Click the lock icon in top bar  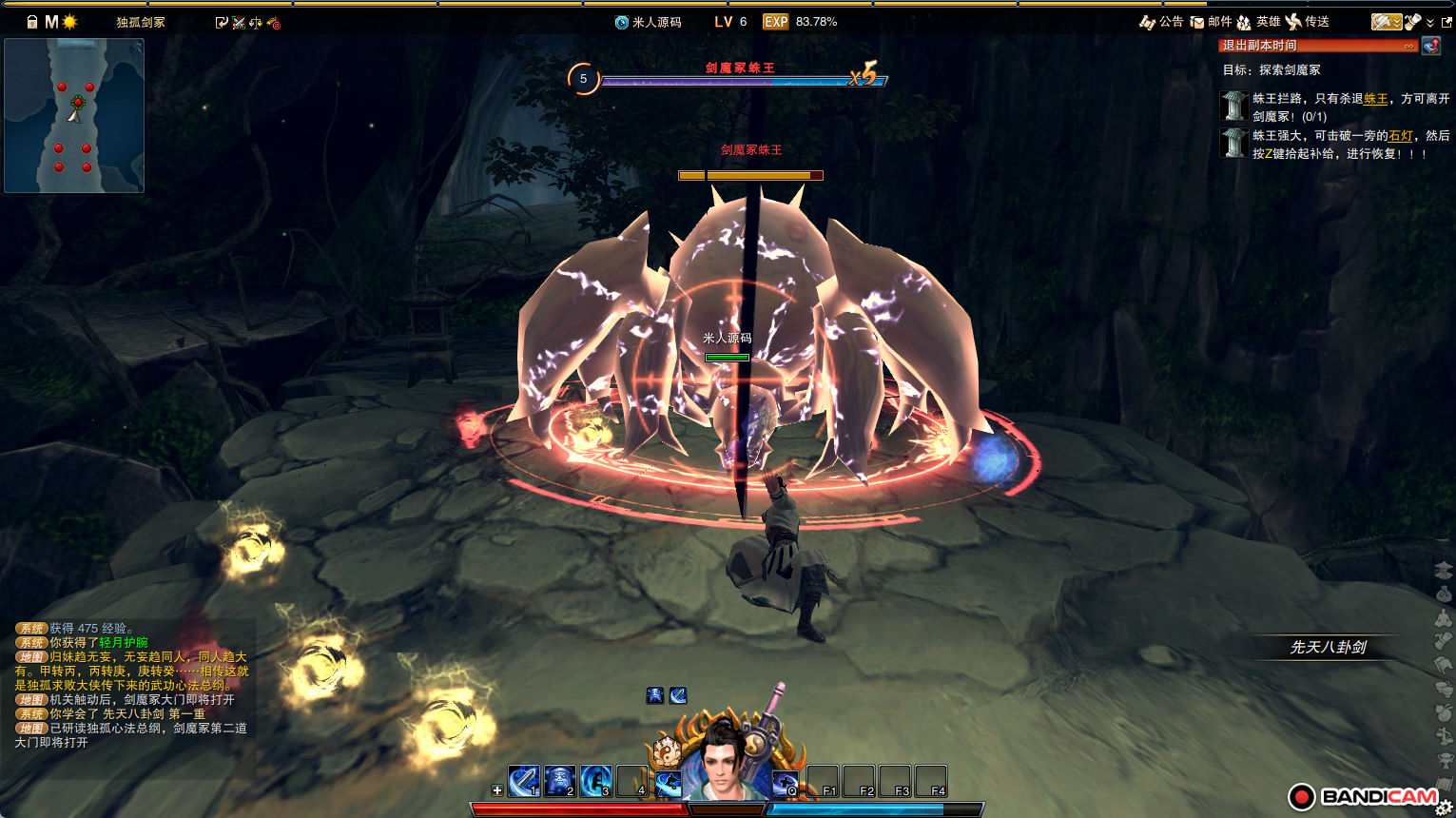[x=31, y=22]
